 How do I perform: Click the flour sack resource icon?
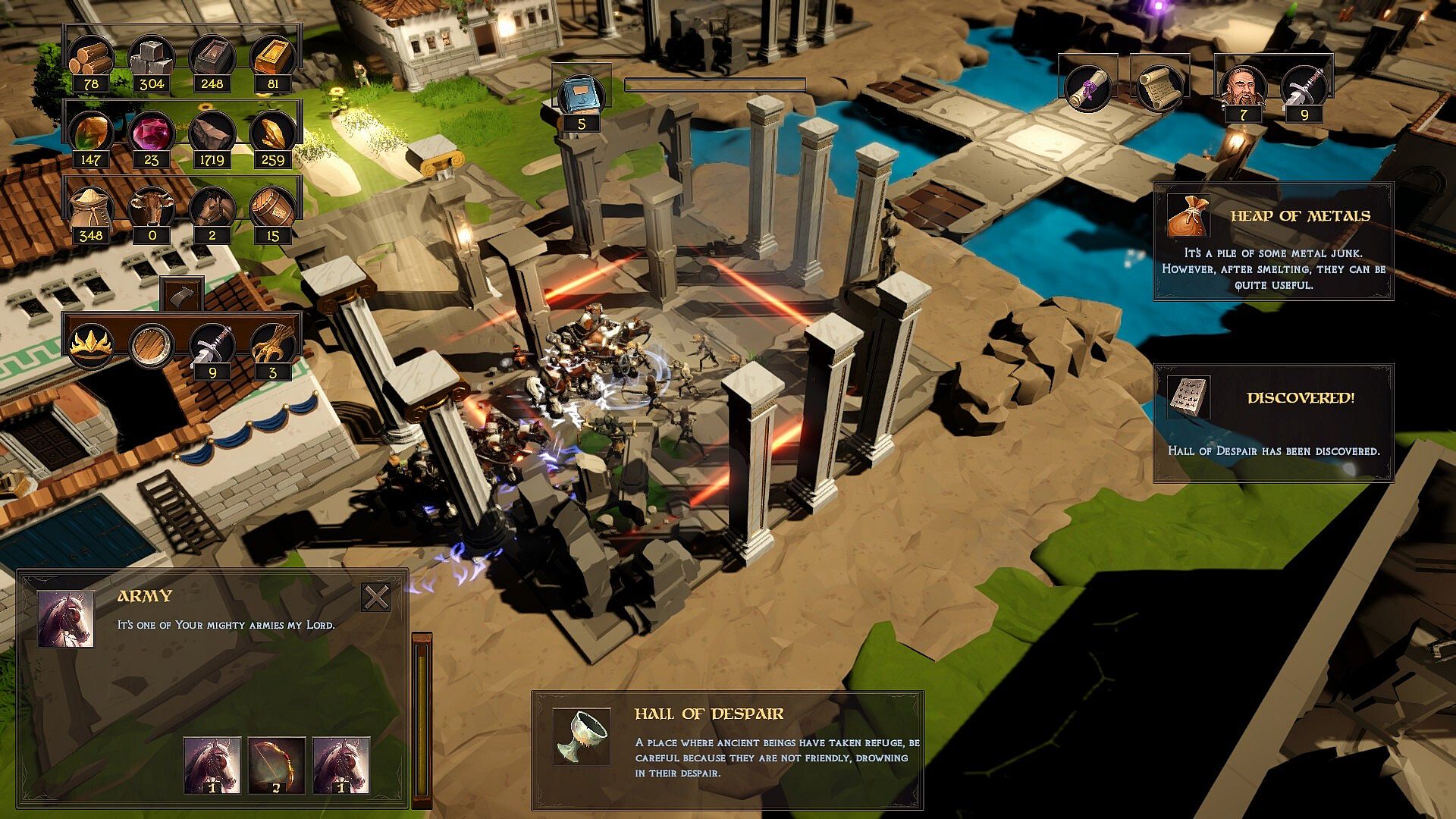click(x=91, y=208)
